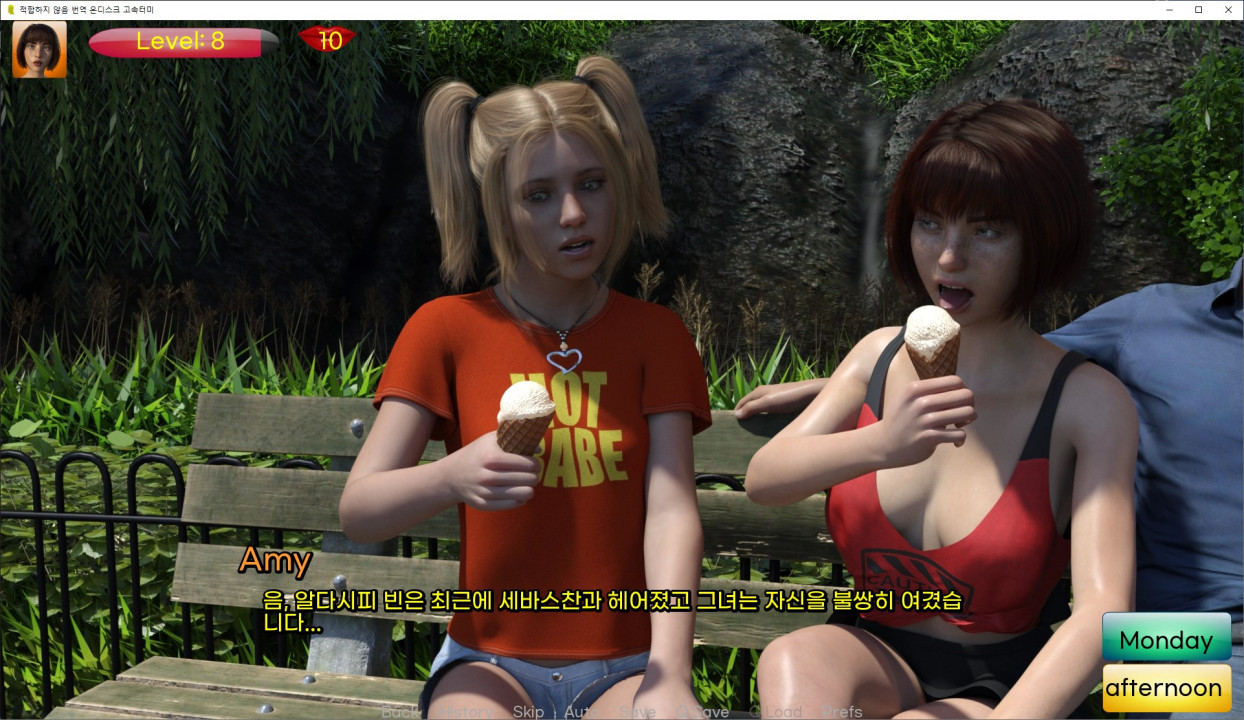Screen dimensions: 1244x720
Task: Click the afternoon time button
Action: [1166, 688]
